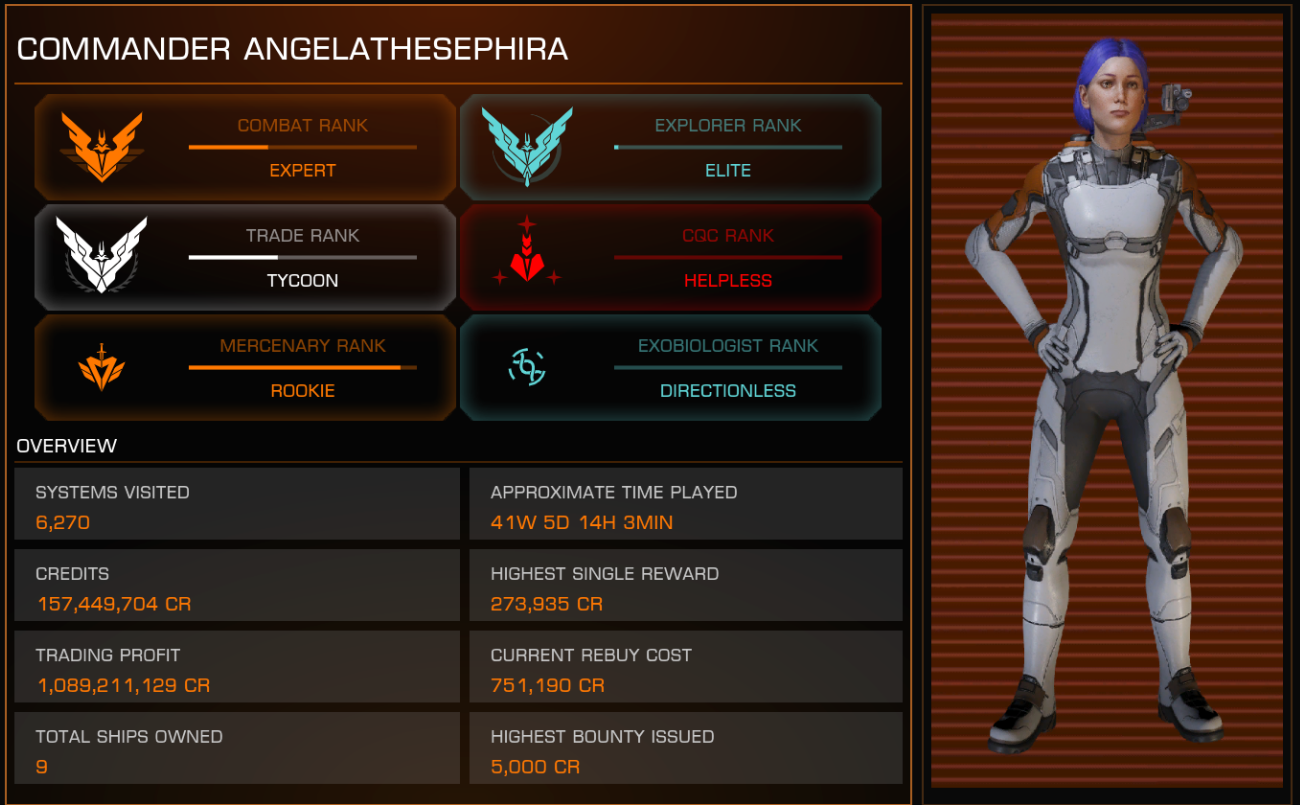The height and width of the screenshot is (805, 1300).
Task: Open the Exobiologist Rank Directionless panel
Action: (x=670, y=368)
